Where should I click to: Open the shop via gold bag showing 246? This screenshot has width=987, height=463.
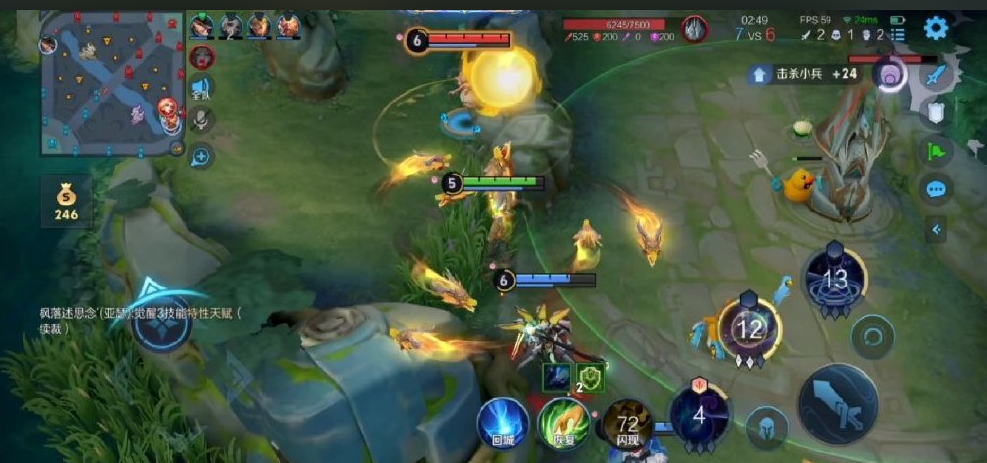66,201
